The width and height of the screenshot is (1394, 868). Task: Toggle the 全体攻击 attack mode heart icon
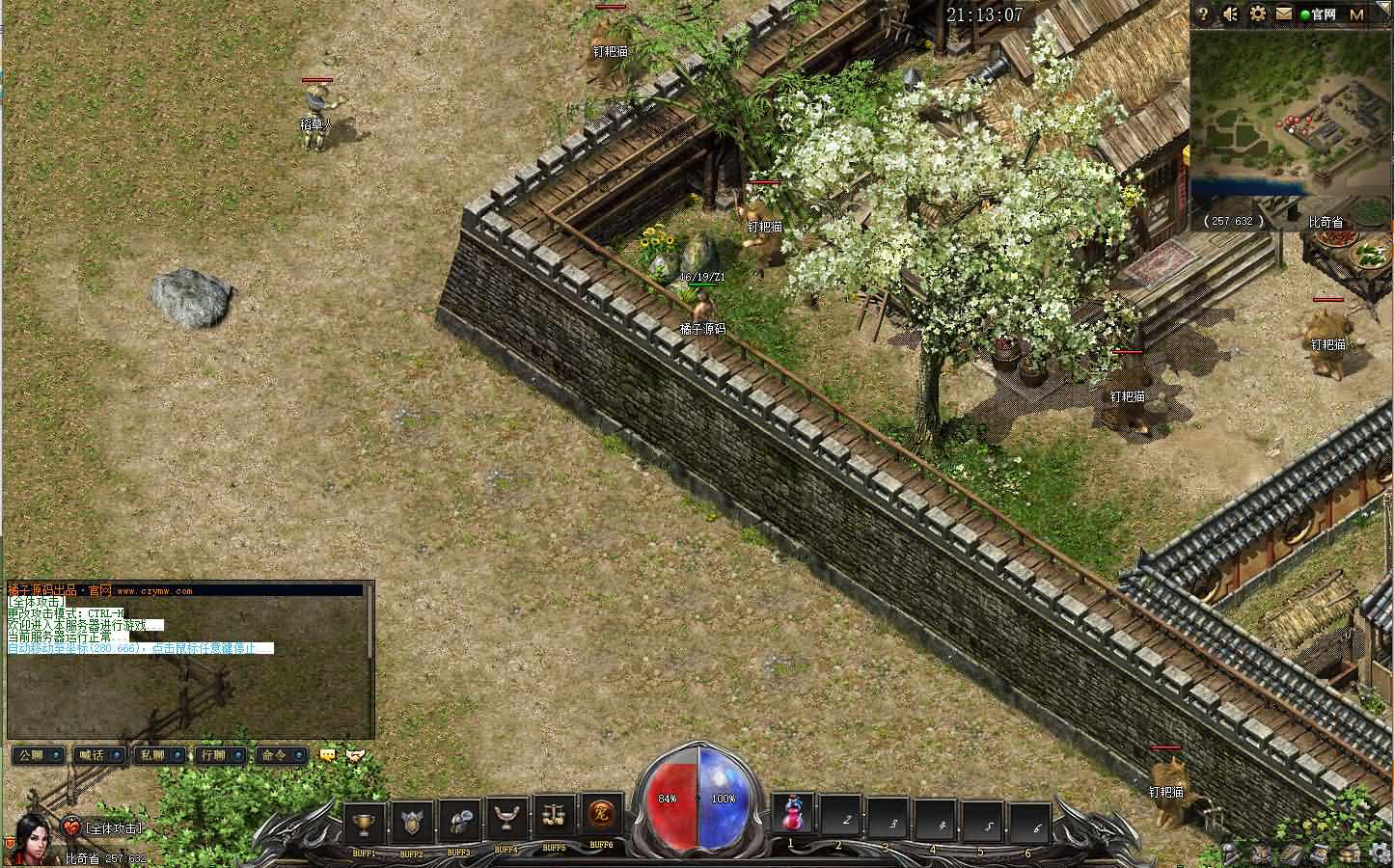pos(72,827)
